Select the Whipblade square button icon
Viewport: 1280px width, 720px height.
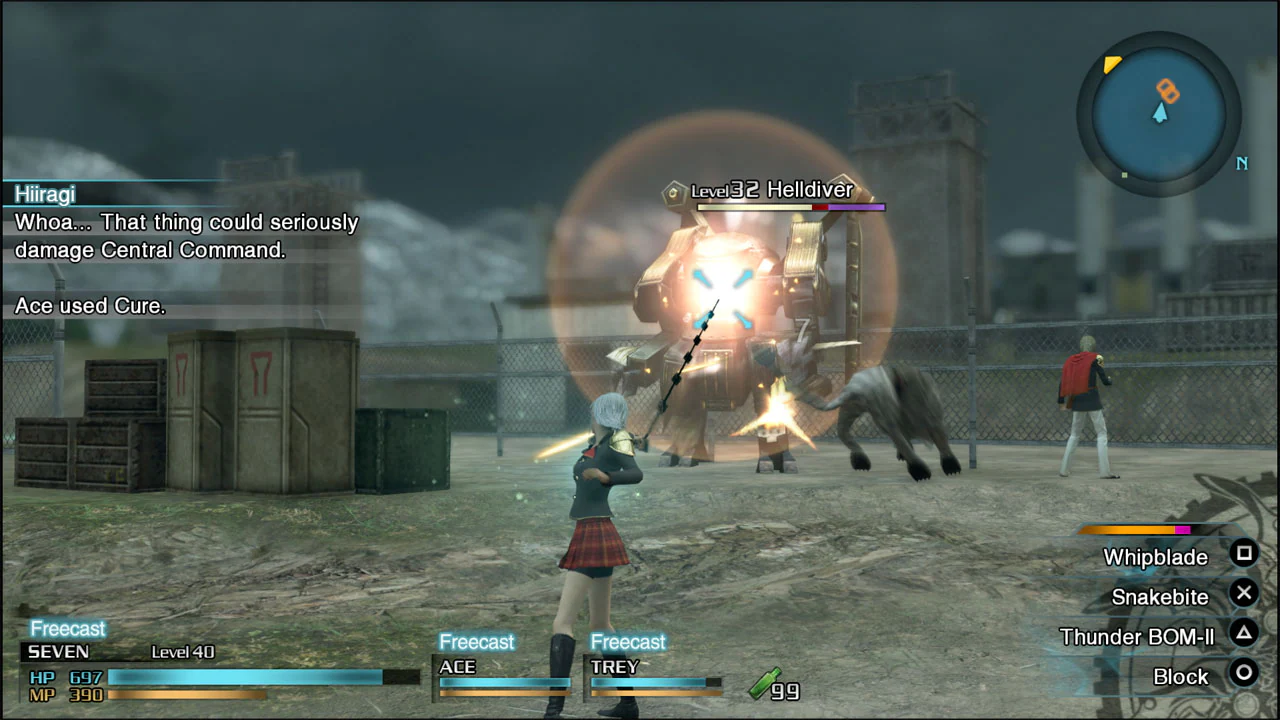[x=1243, y=554]
